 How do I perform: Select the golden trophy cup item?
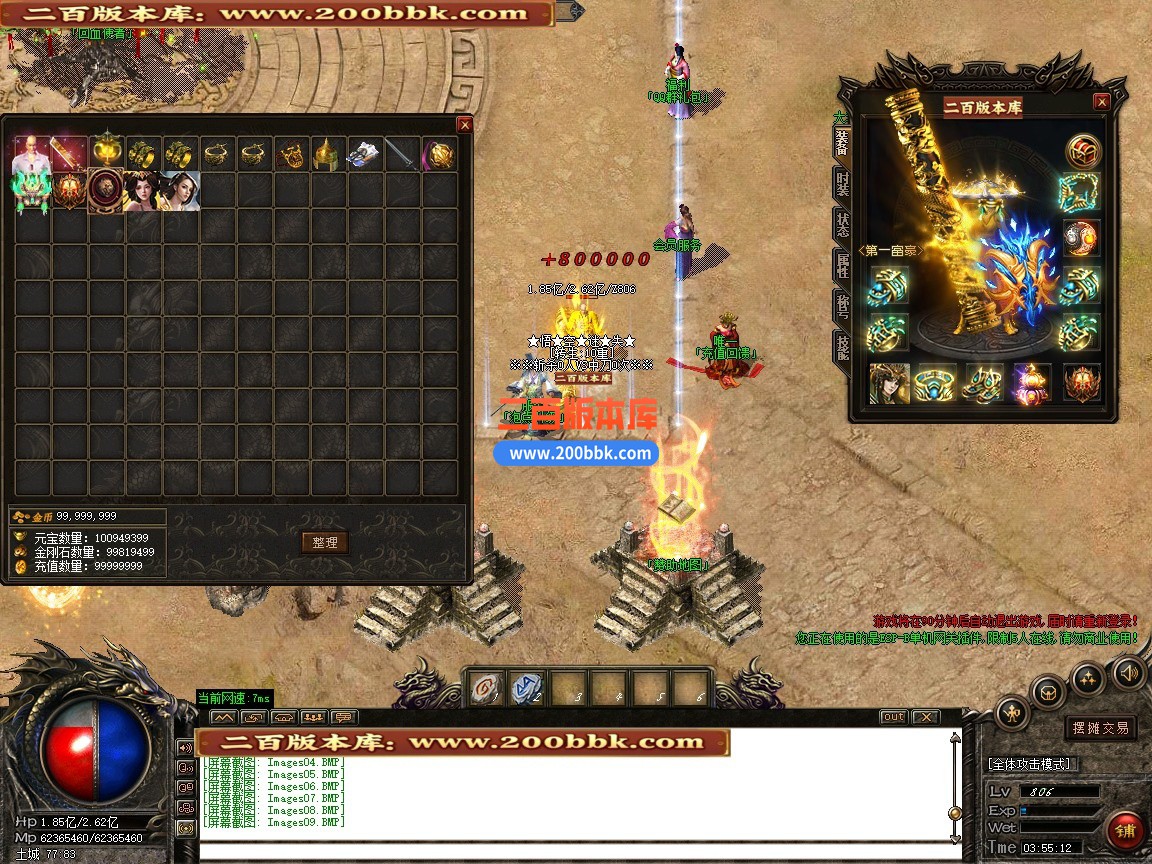pyautogui.click(x=107, y=153)
